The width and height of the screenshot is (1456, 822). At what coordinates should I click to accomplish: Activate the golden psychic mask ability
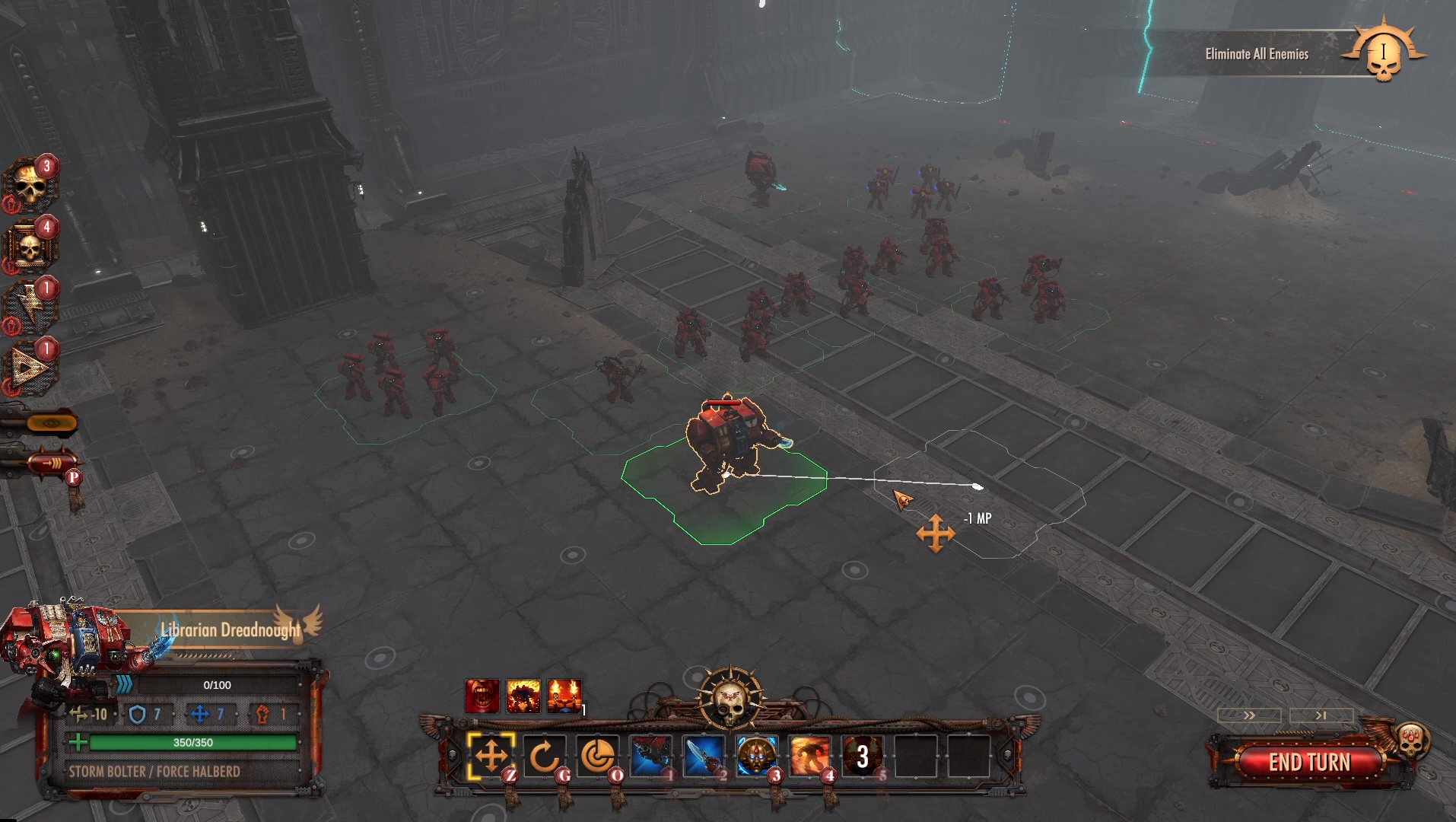pyautogui.click(x=757, y=757)
